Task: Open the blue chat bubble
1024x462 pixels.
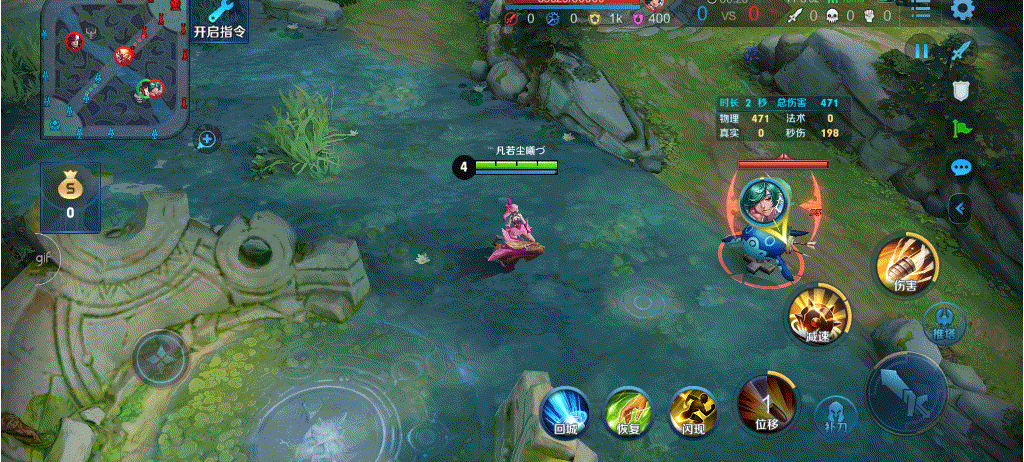Action: tap(961, 167)
